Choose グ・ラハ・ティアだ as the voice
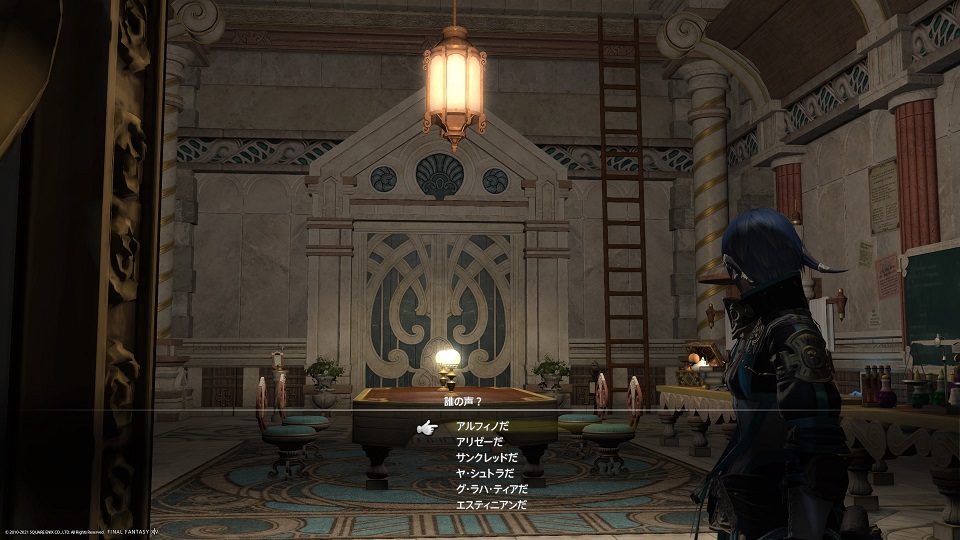 (489, 490)
